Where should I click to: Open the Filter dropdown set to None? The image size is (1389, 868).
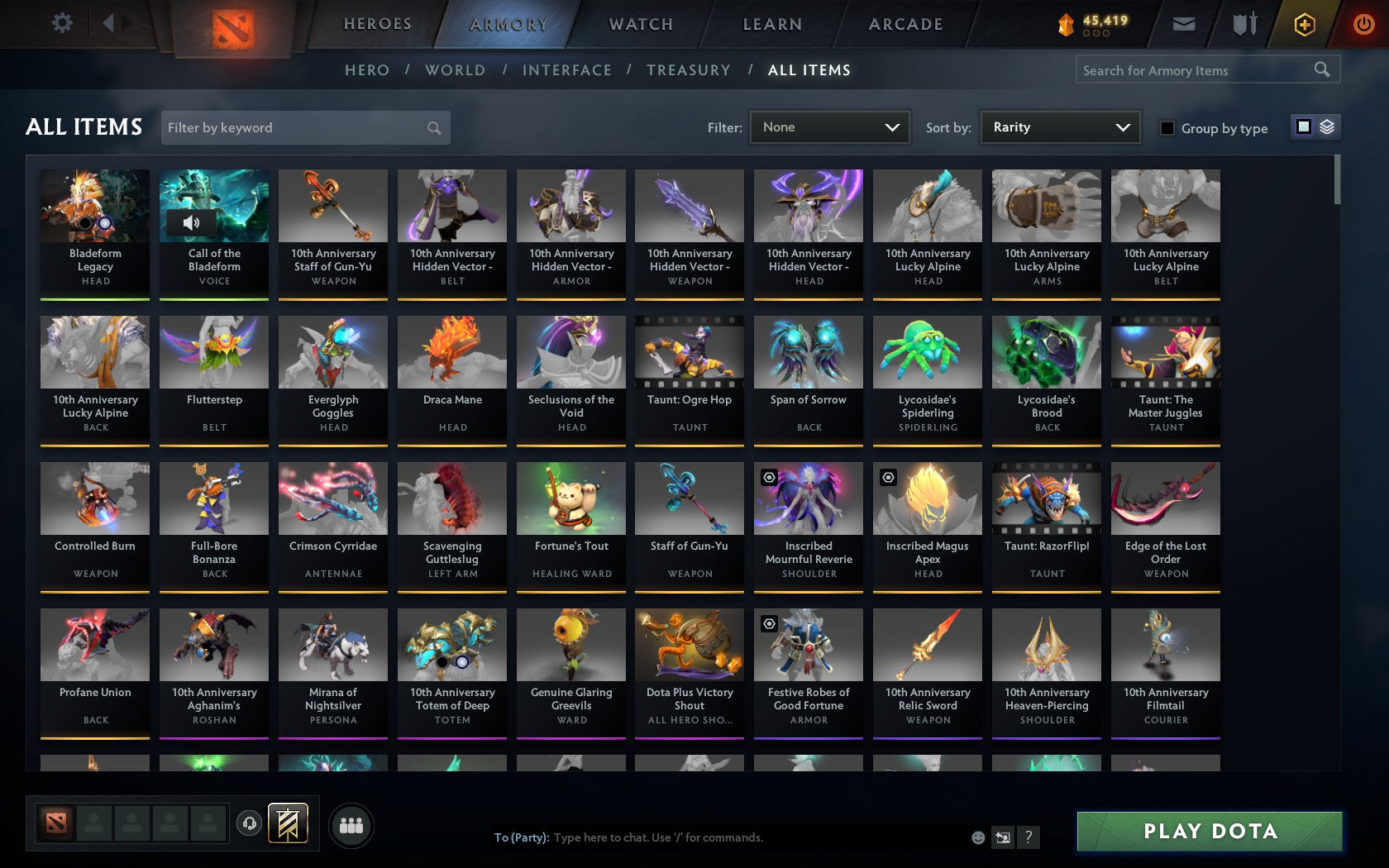tap(829, 127)
